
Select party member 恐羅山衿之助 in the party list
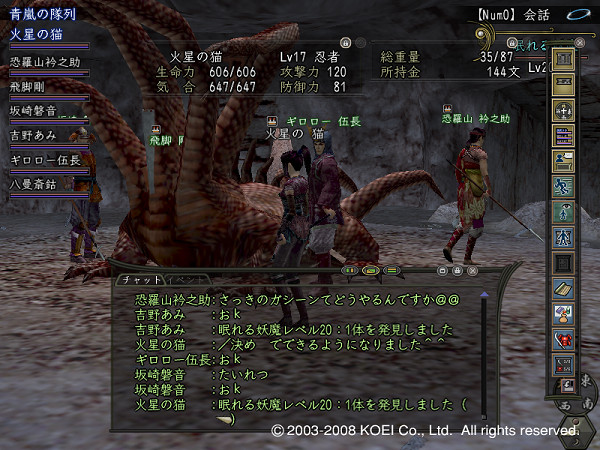click(45, 62)
